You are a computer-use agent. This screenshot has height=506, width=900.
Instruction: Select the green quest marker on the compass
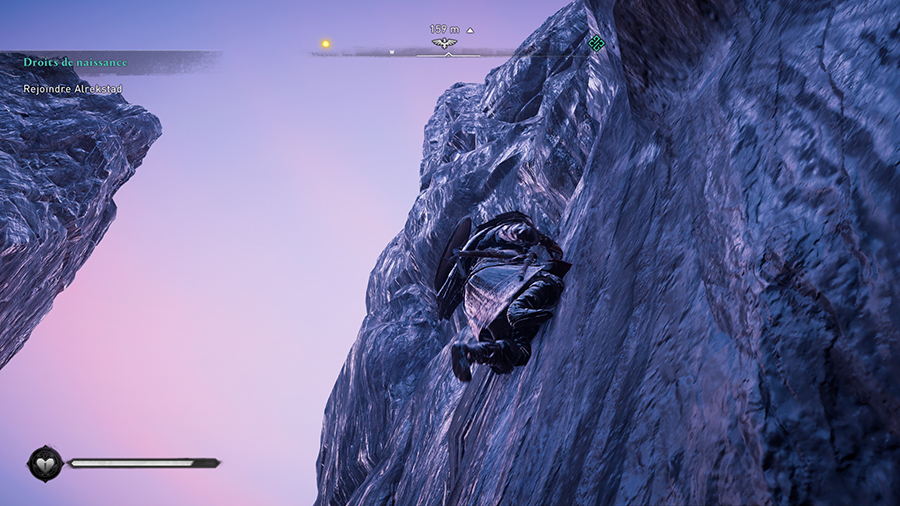597,42
